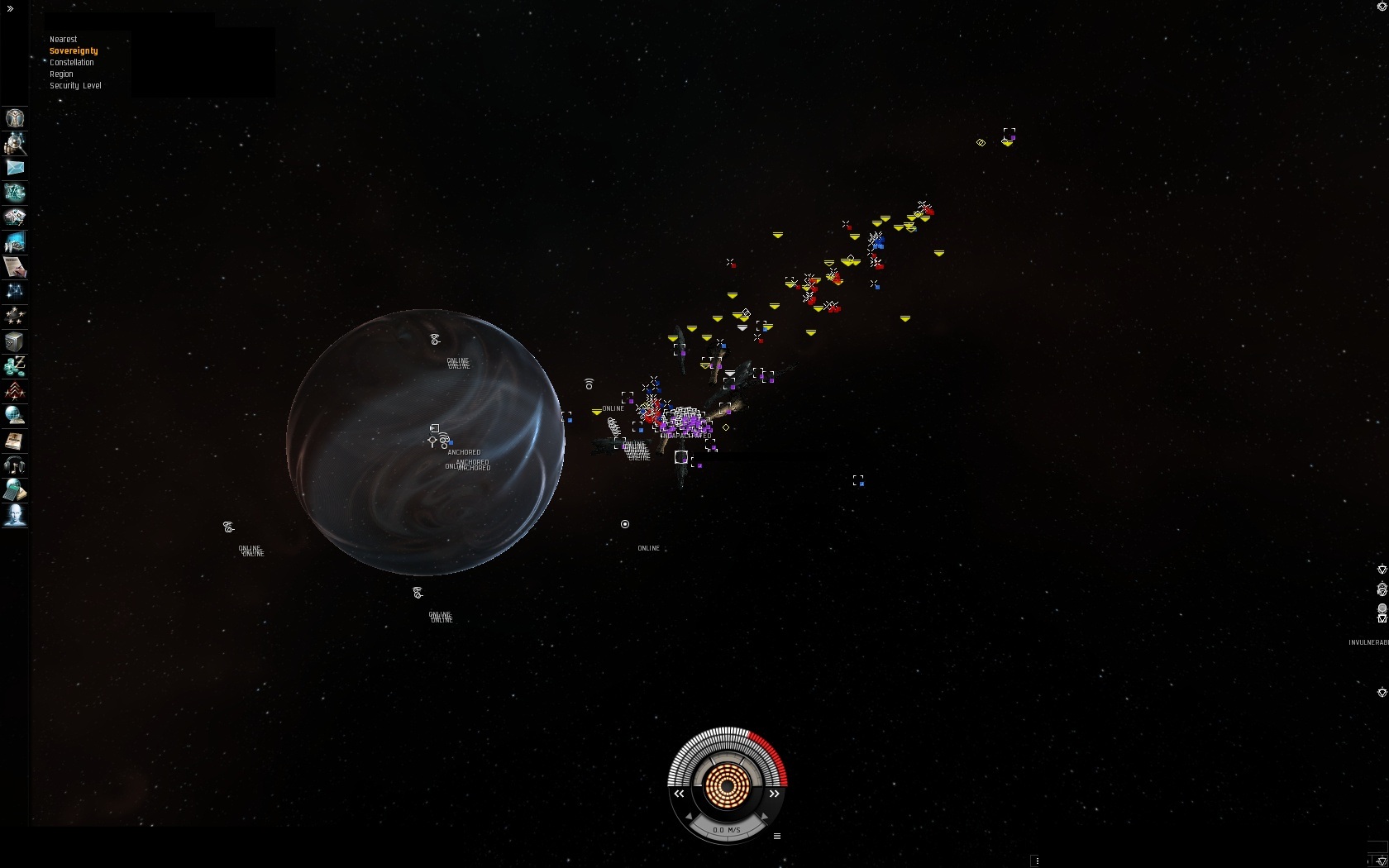Open the five-star corporation icon

tap(15, 315)
